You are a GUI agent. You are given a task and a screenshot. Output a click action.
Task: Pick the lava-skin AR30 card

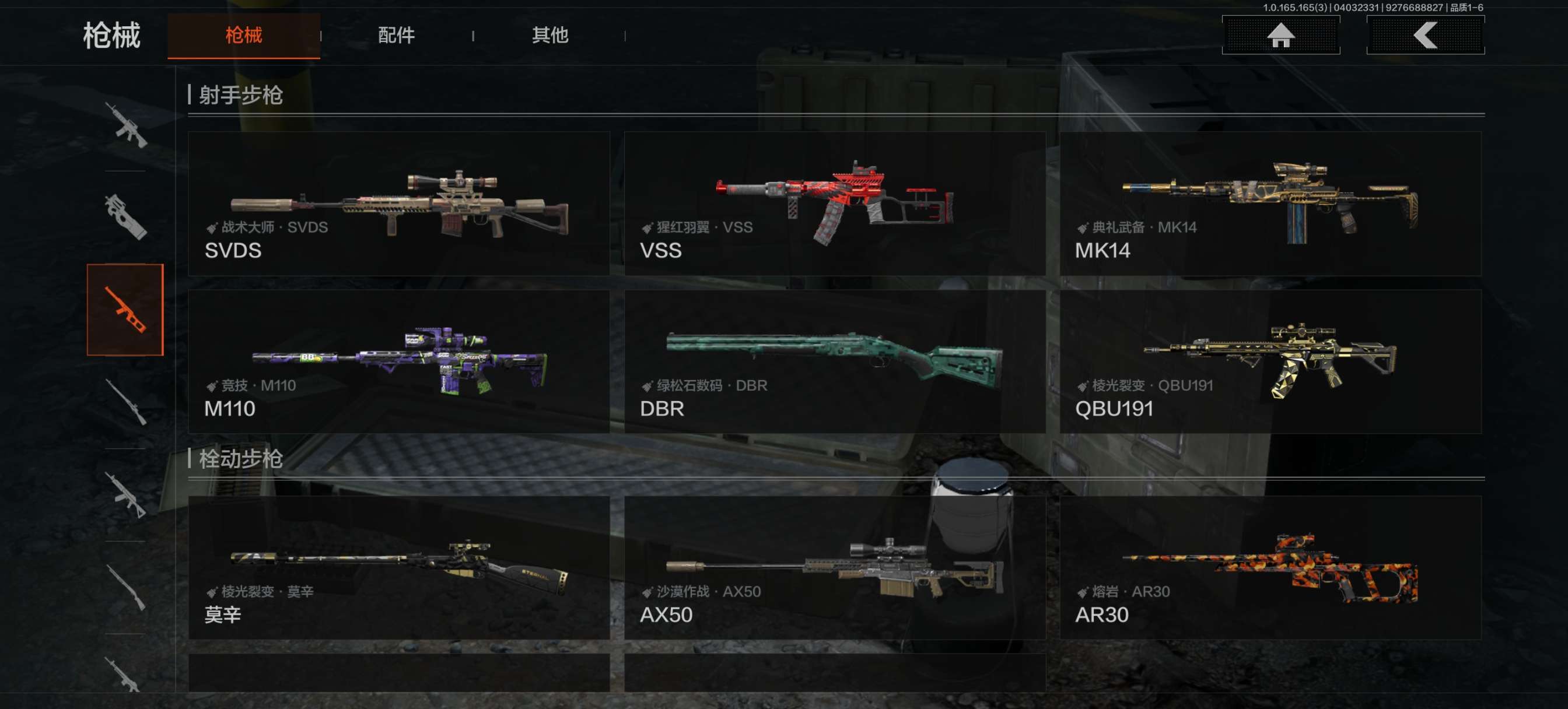(1270, 568)
